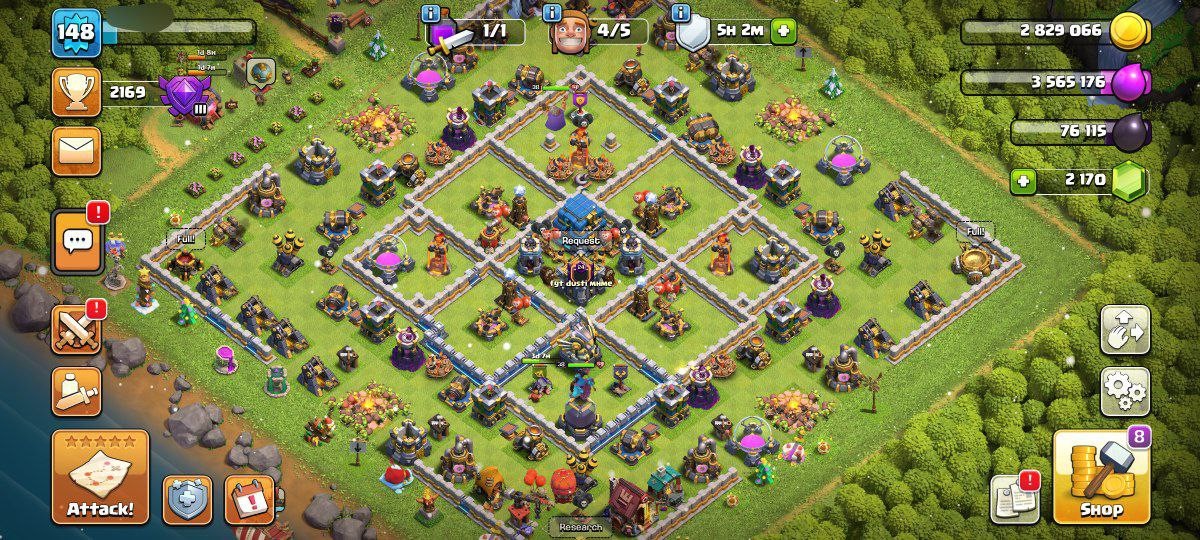Show info for the shield timer
This screenshot has height=540, width=1200.
click(x=682, y=14)
